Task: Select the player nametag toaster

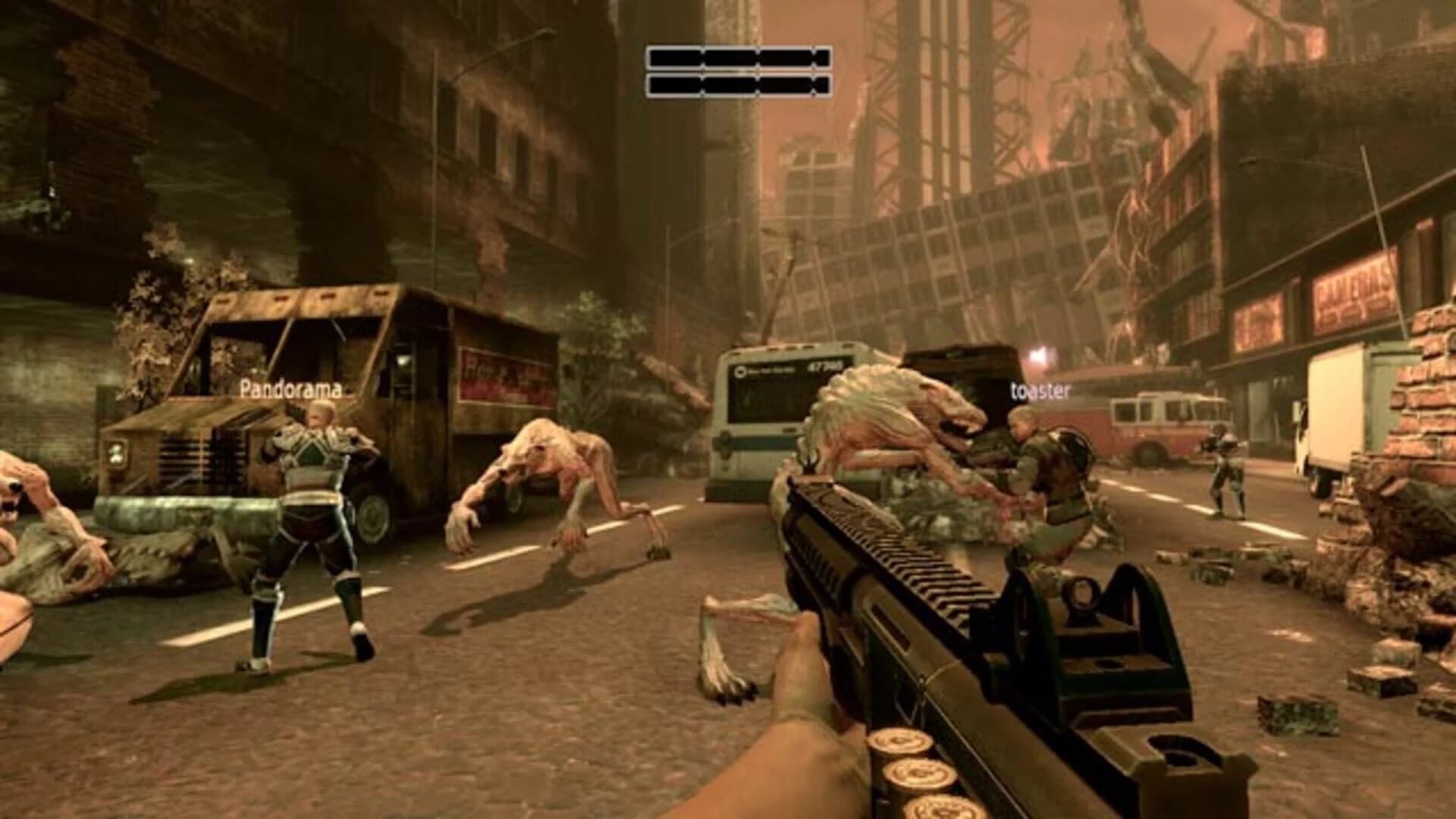Action: pyautogui.click(x=1040, y=393)
